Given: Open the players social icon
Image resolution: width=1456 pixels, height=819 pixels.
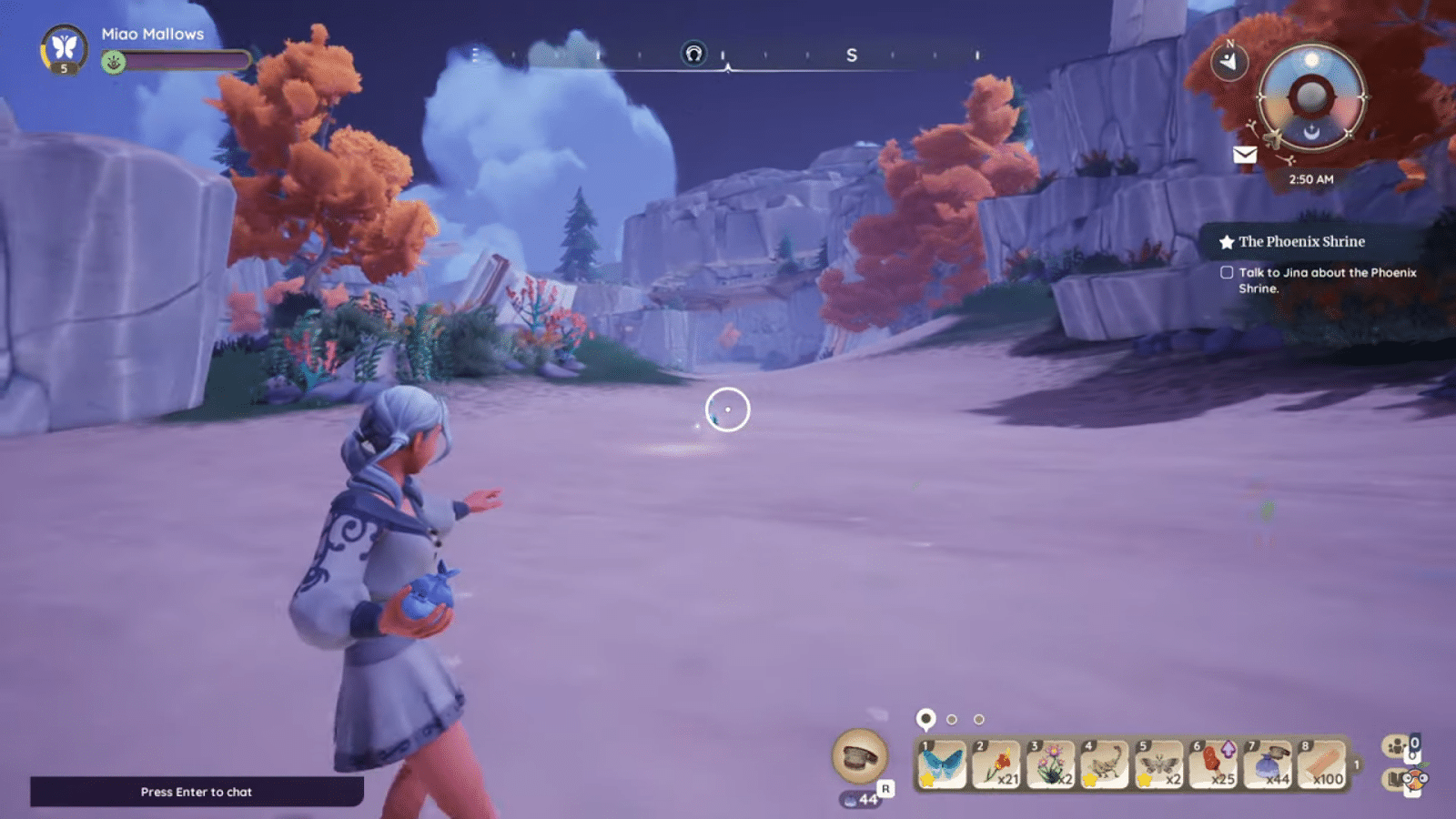Looking at the screenshot, I should [1395, 747].
